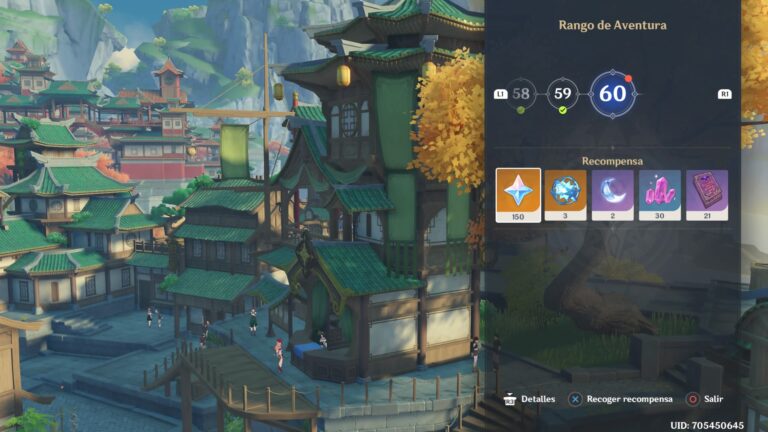Select the purple book reward of 21
768x432 pixels.
pos(706,194)
